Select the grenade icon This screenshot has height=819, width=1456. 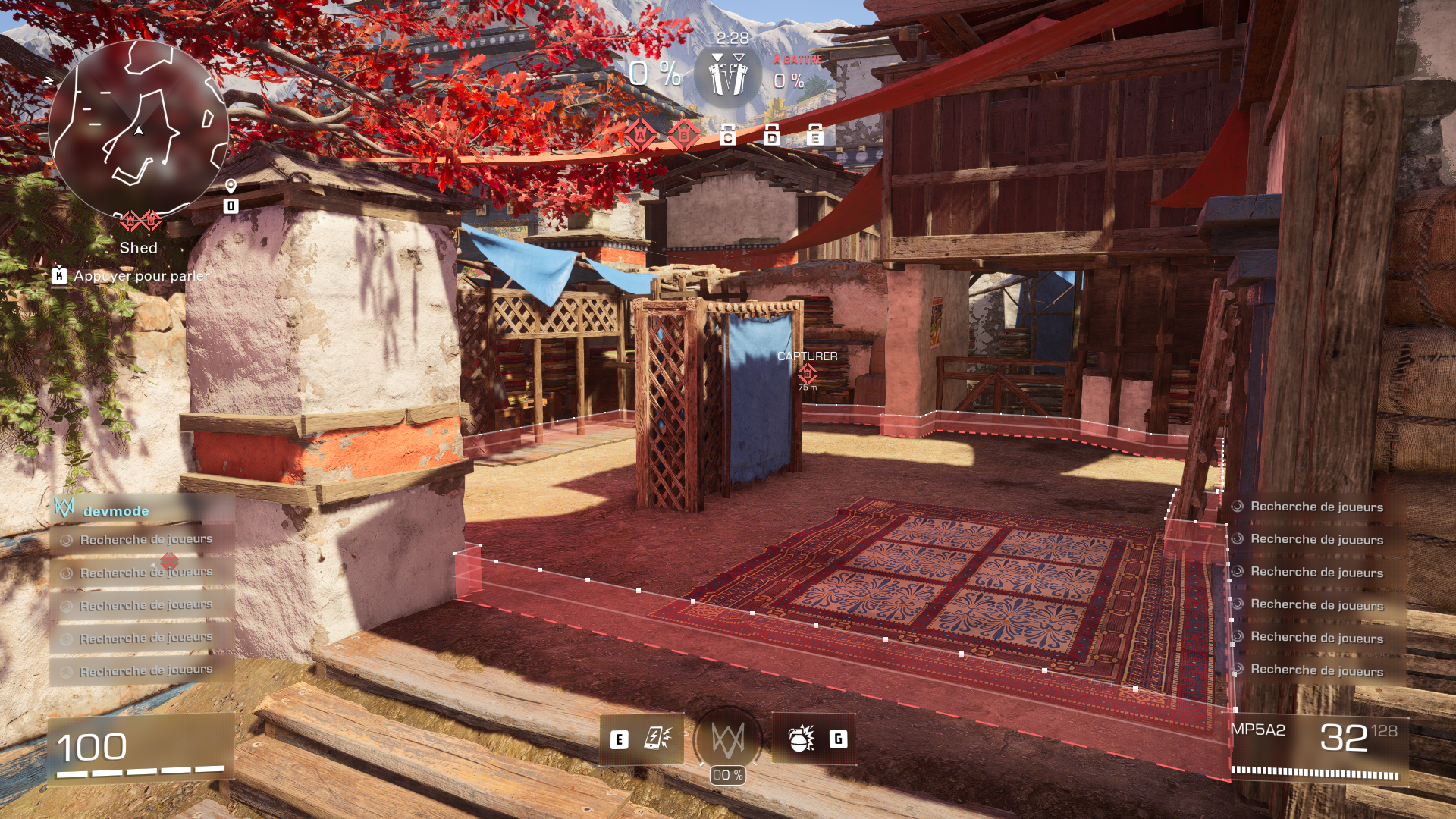[801, 739]
